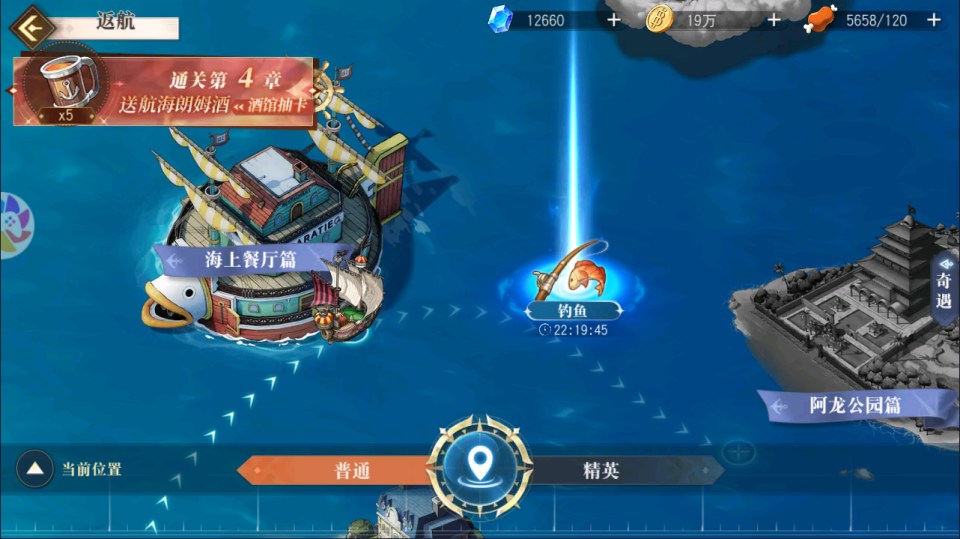
Task: Switch to 普通 difficulty tab
Action: coord(340,470)
